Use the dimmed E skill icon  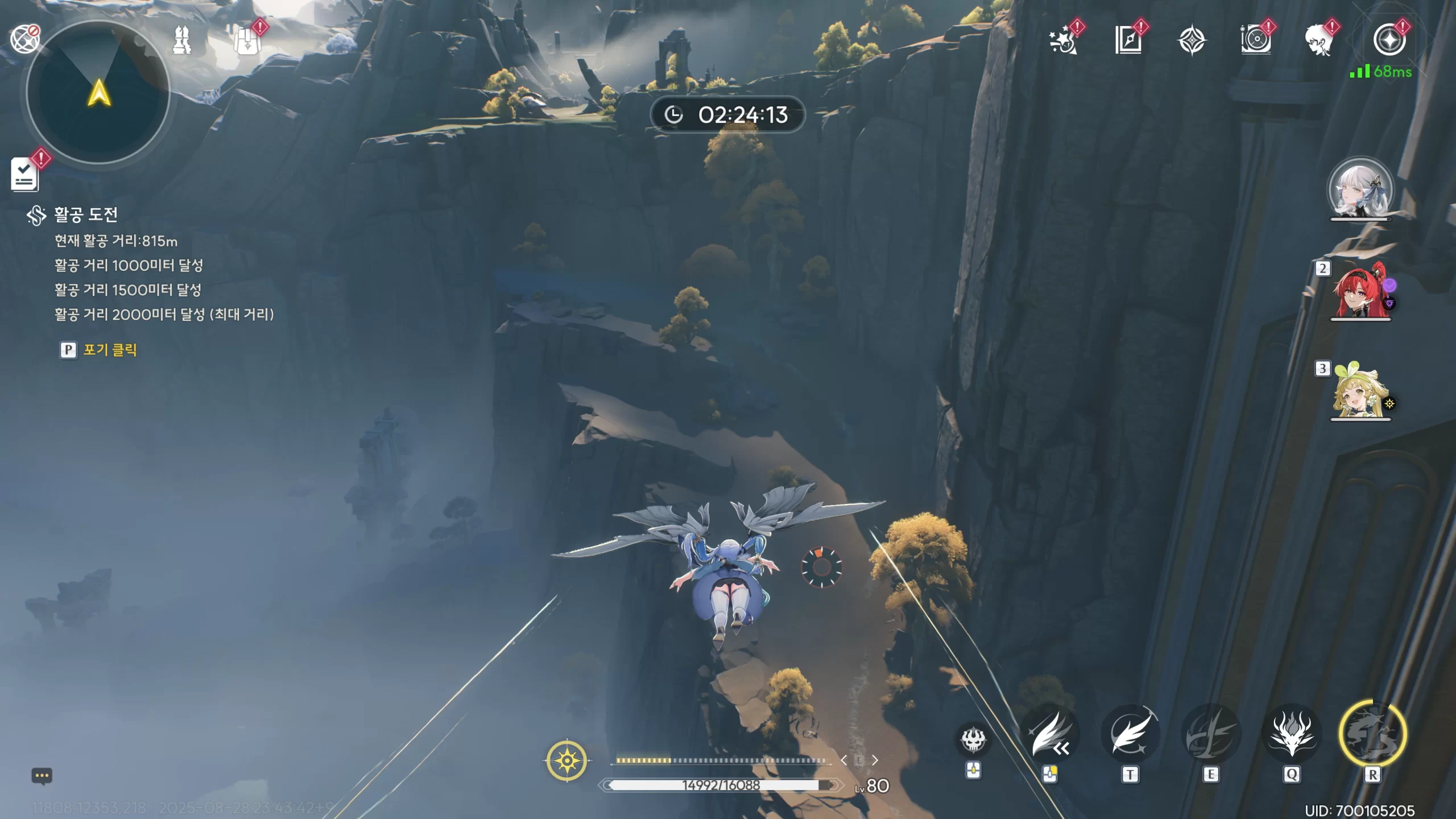[x=1211, y=735]
